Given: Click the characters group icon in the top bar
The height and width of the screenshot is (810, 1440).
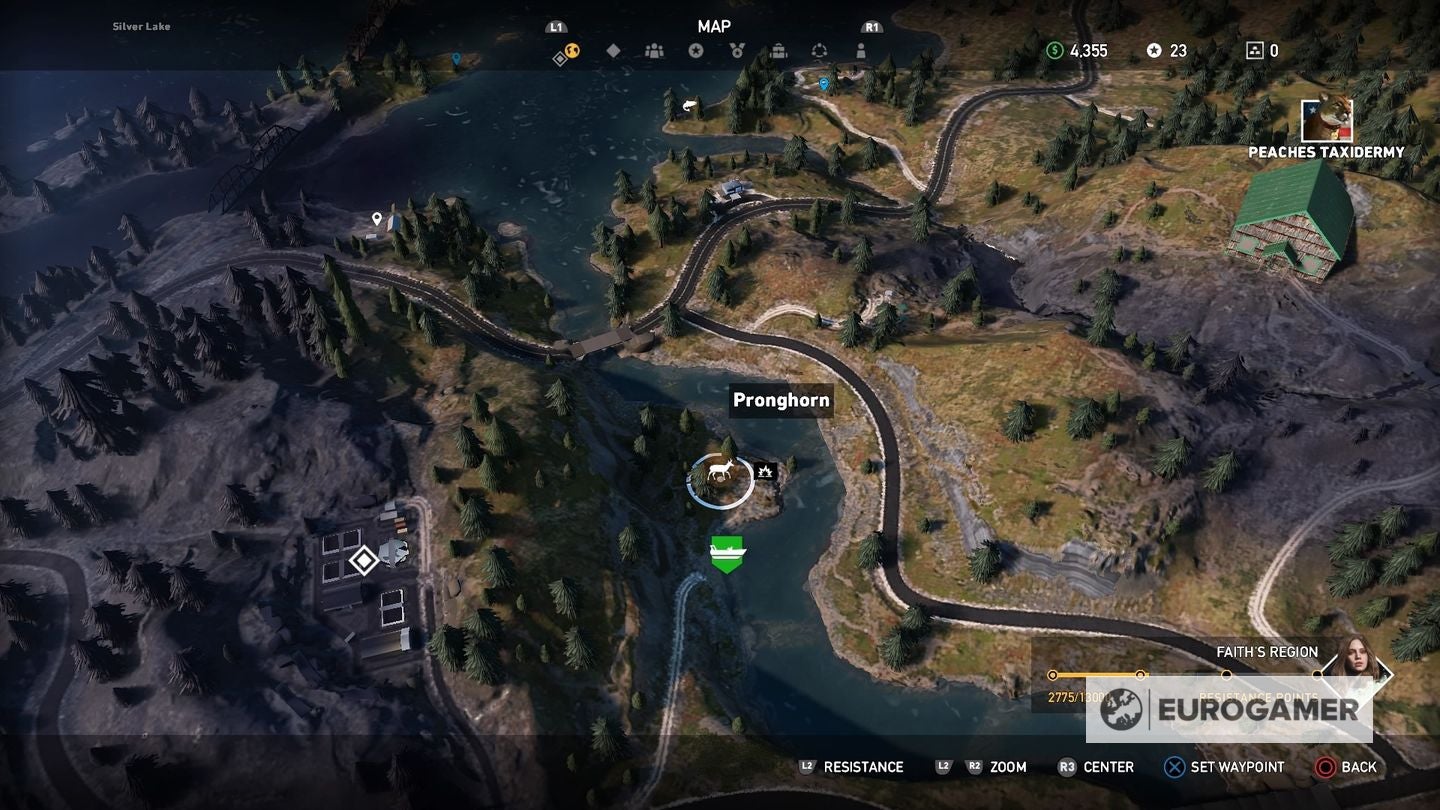Looking at the screenshot, I should 654,50.
